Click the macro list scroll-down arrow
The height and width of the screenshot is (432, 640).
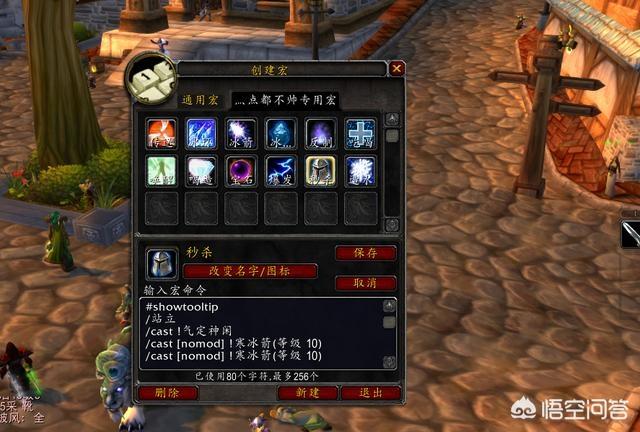pyautogui.click(x=392, y=225)
